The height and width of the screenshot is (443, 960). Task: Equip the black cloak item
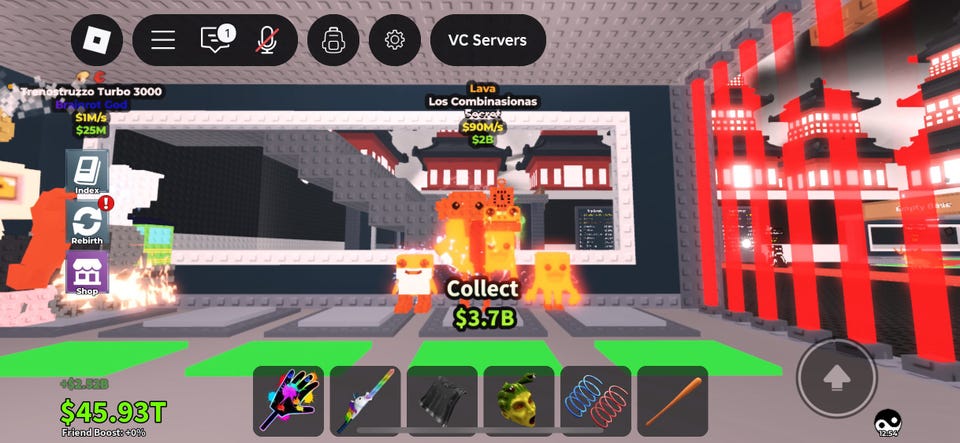pyautogui.click(x=442, y=401)
